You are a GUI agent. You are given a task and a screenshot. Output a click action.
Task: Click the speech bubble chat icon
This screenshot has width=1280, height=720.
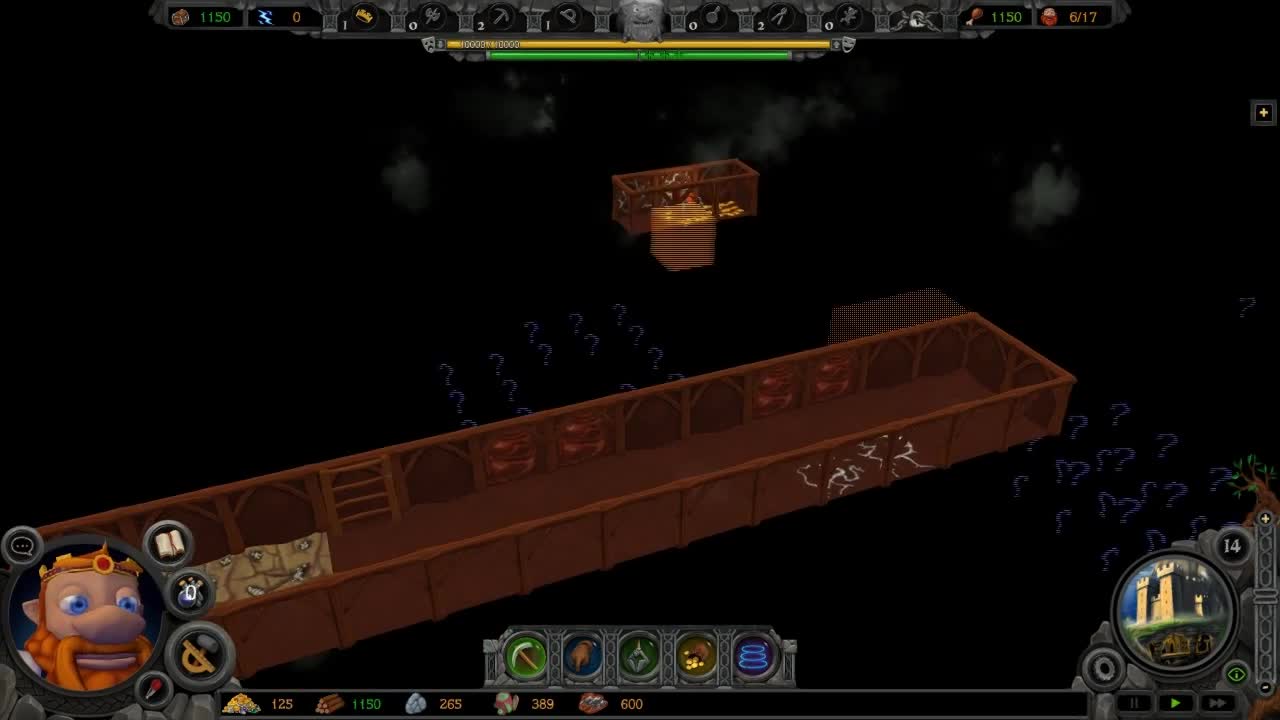click(x=23, y=545)
